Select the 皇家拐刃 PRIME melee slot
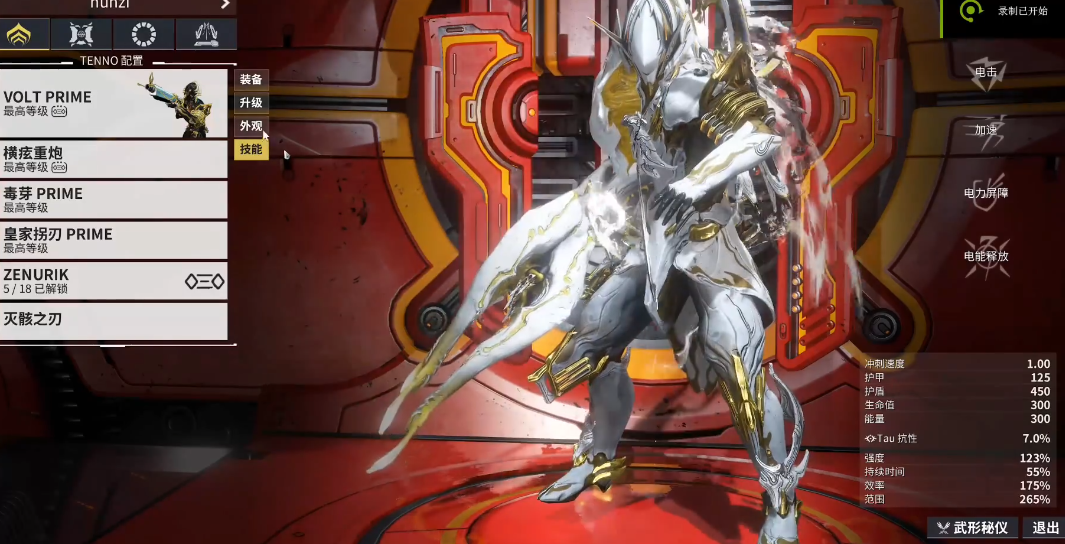1065x544 pixels. click(113, 240)
